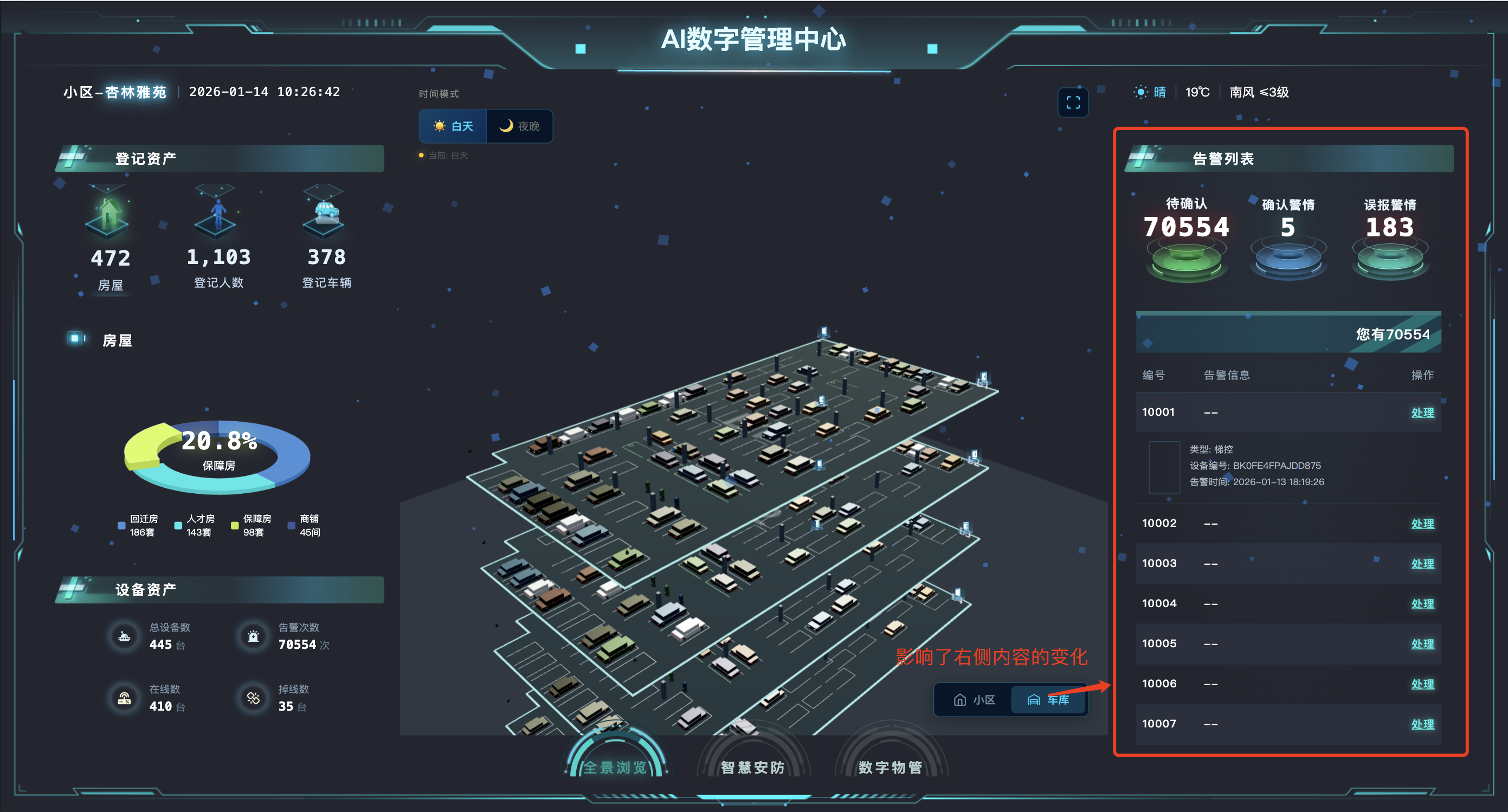The image size is (1508, 812).
Task: Show the 确认警情 alarm category
Action: tap(1288, 227)
